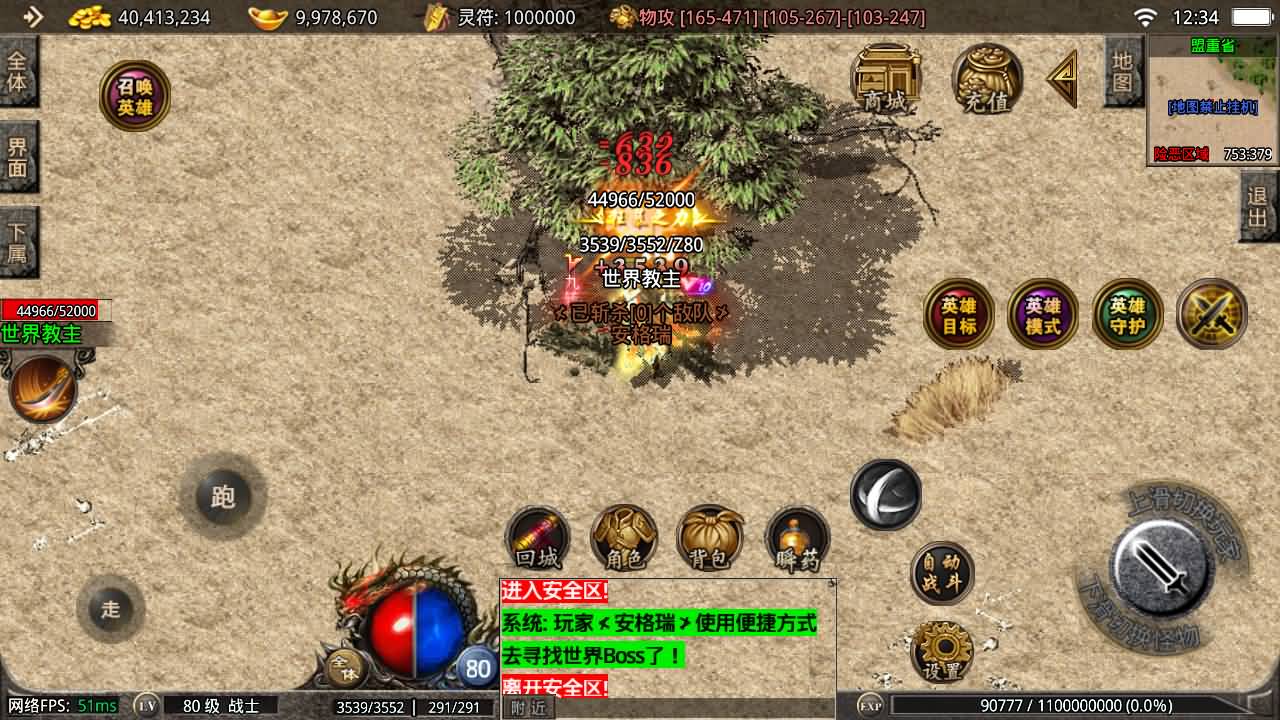Select the 英雄目标 hero target button

pos(958,314)
